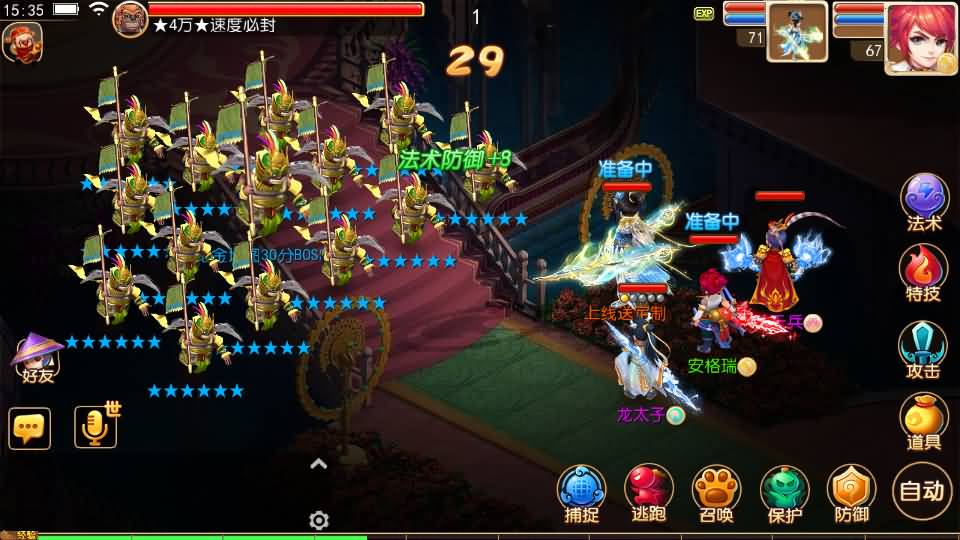Open the chat speech bubble button
This screenshot has height=540, width=960.
click(30, 428)
